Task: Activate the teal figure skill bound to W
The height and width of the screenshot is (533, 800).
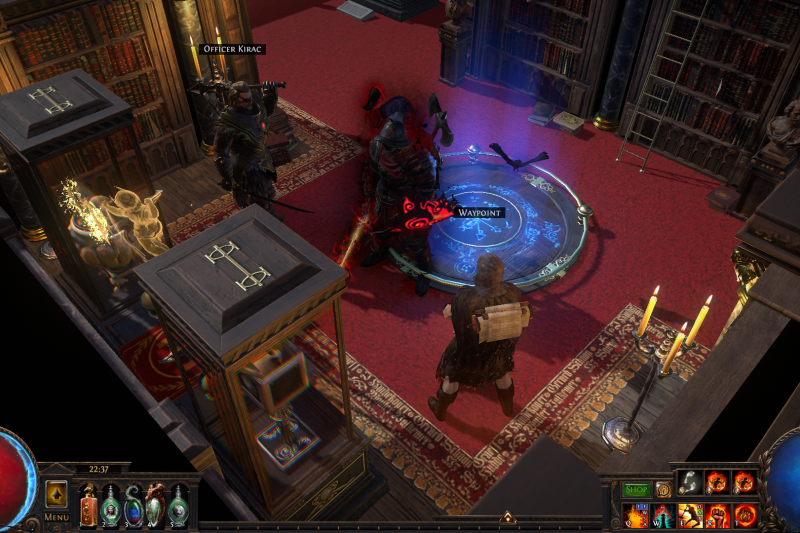Action: pyautogui.click(x=663, y=515)
